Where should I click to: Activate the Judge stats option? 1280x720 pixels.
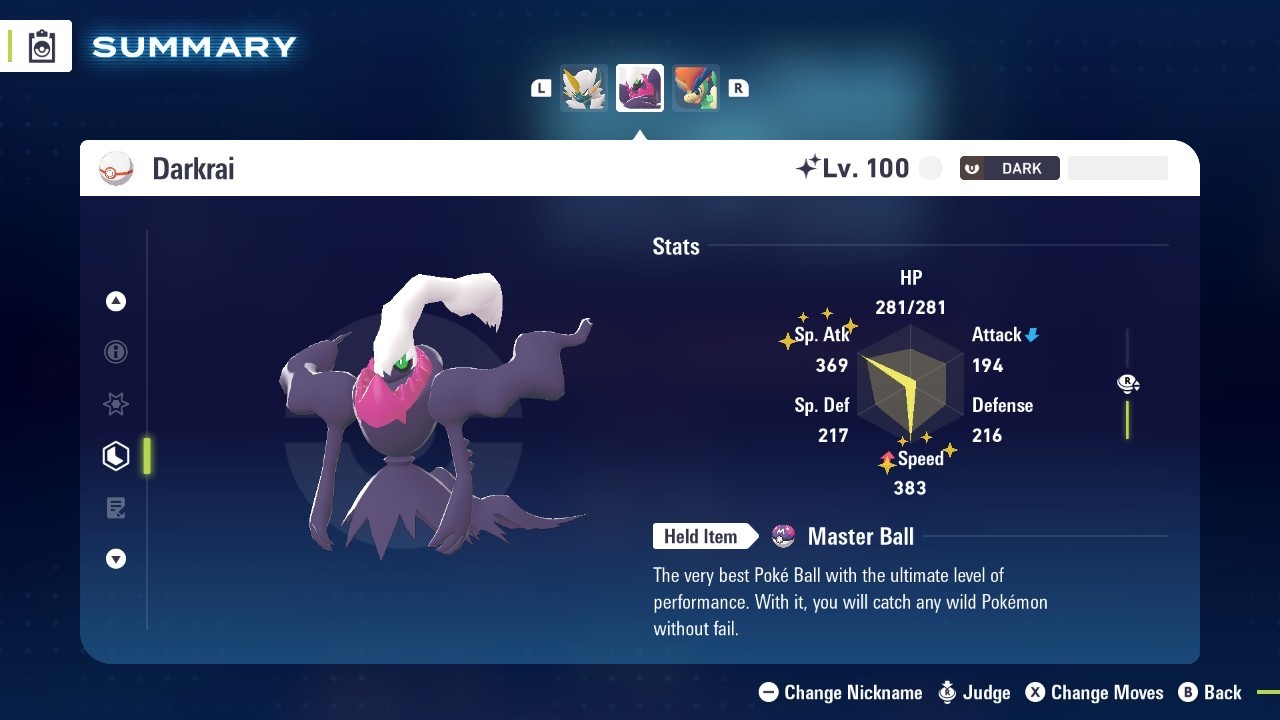(x=975, y=692)
